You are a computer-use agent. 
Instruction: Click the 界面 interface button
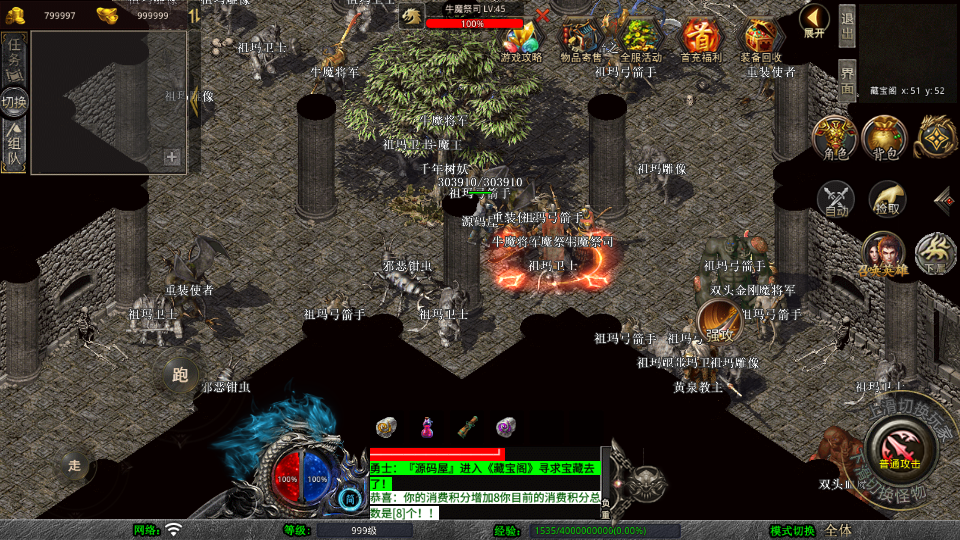point(847,79)
